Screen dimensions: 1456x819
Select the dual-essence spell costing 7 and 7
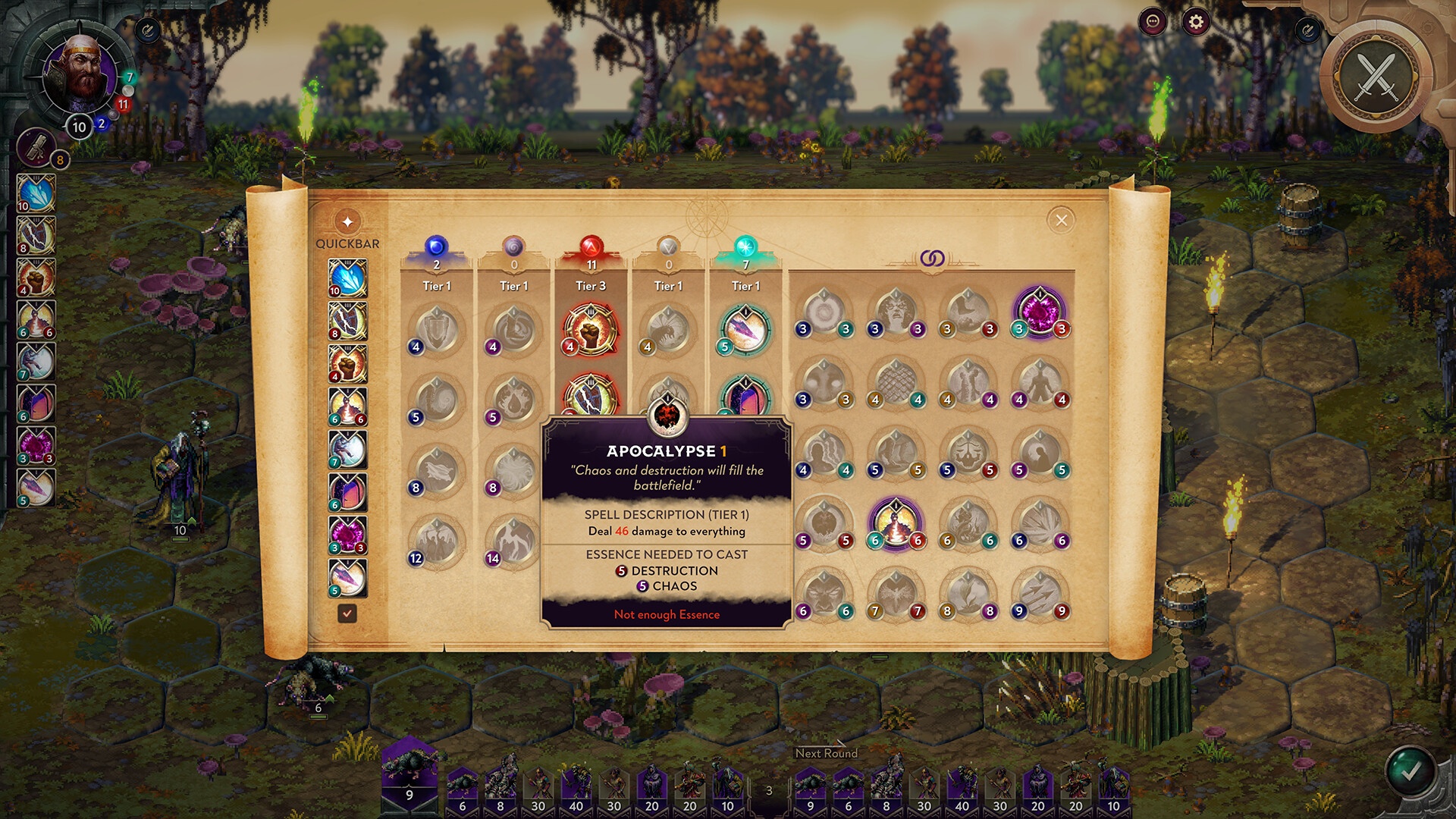pyautogui.click(x=896, y=593)
